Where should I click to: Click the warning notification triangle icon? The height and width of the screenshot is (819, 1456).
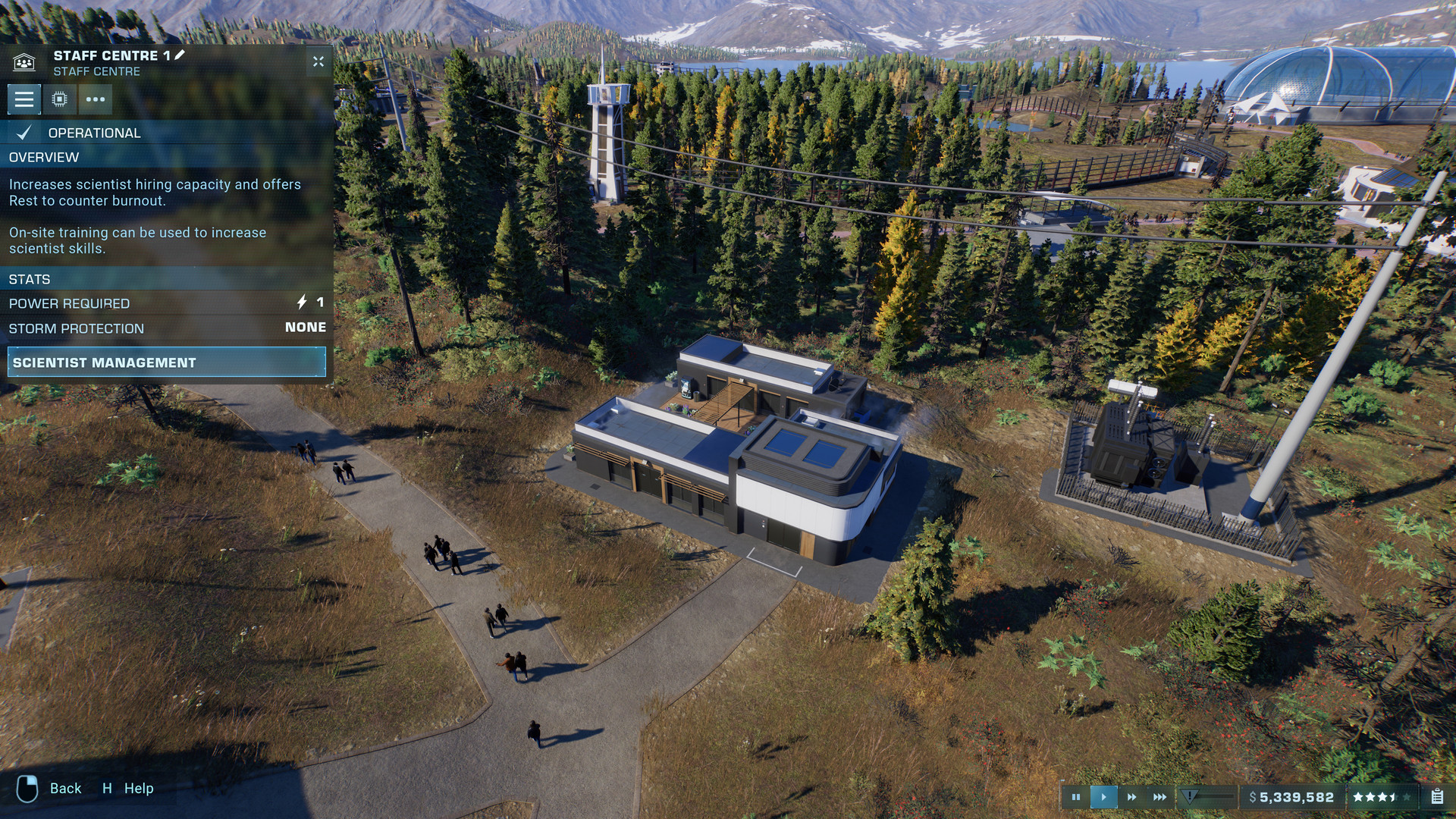(x=1188, y=796)
